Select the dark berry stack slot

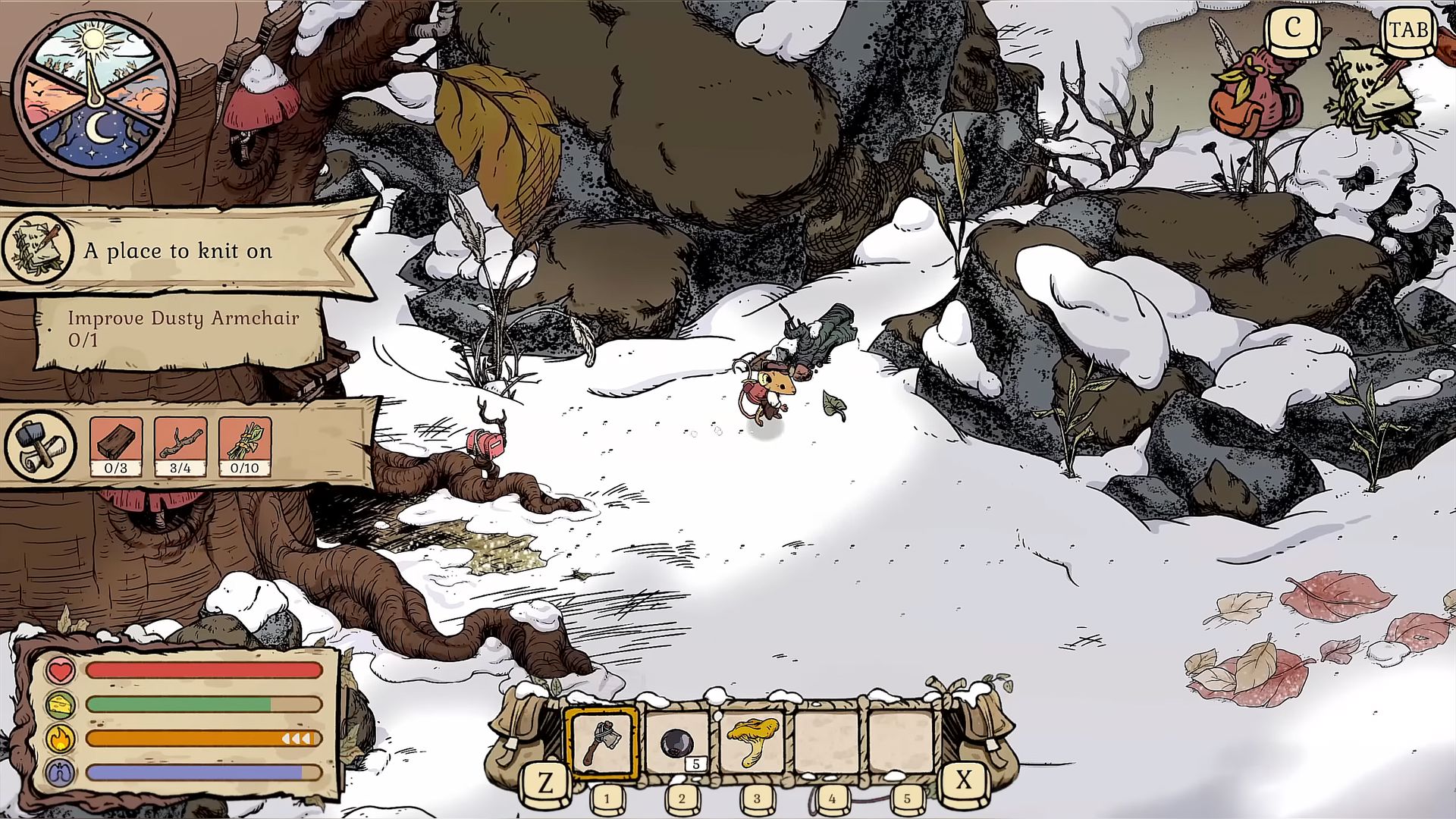(x=677, y=742)
